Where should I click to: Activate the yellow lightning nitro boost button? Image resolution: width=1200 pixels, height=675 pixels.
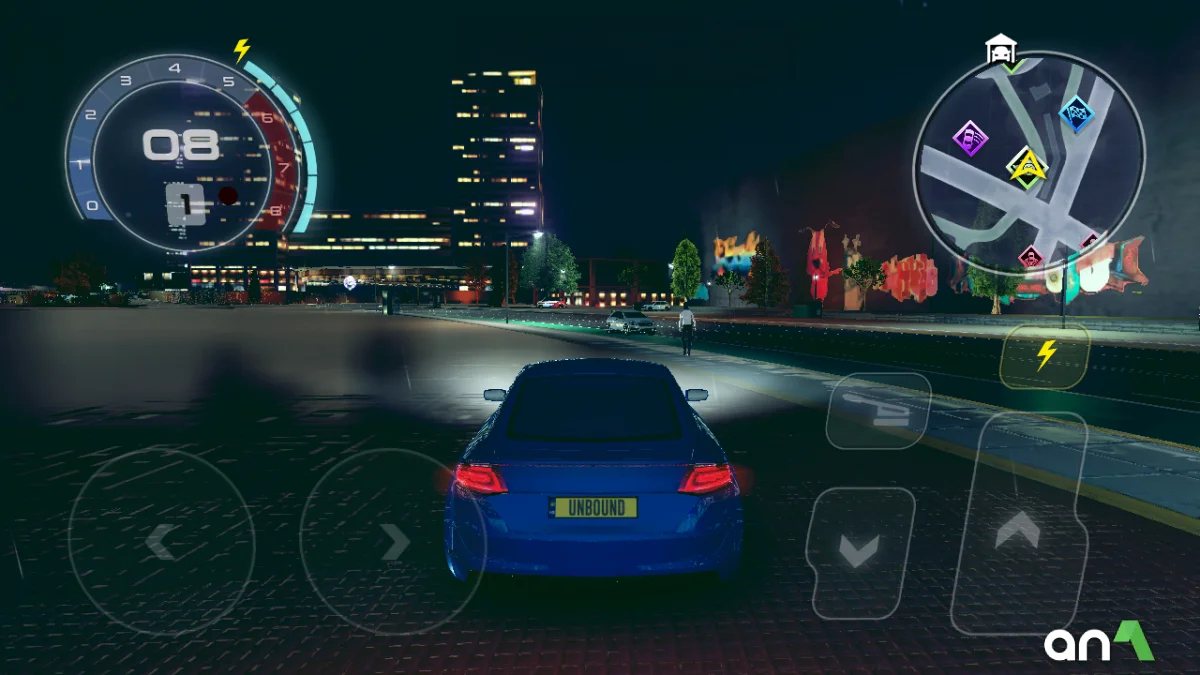click(x=1045, y=355)
